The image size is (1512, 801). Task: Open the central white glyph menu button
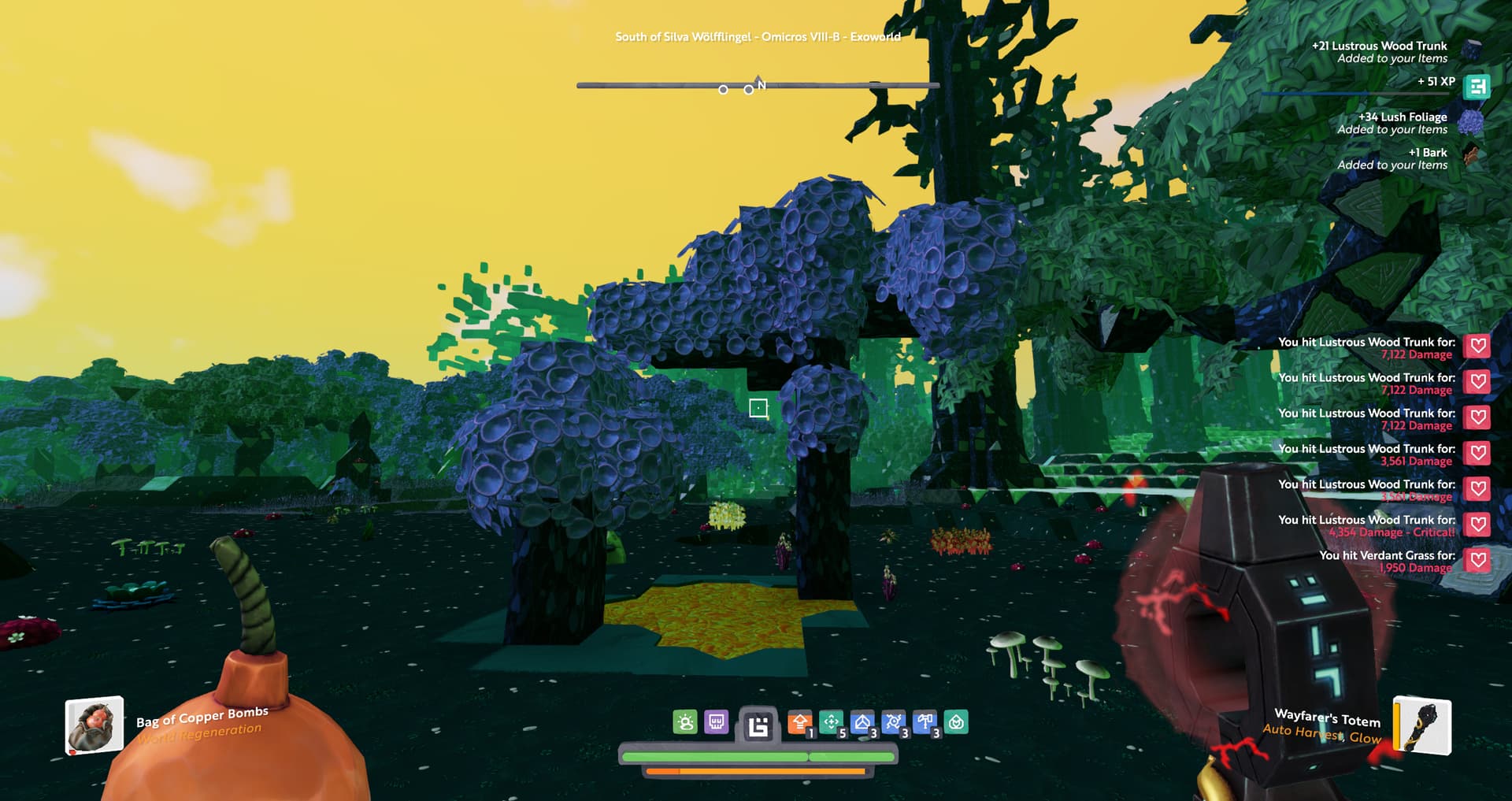pos(758,725)
